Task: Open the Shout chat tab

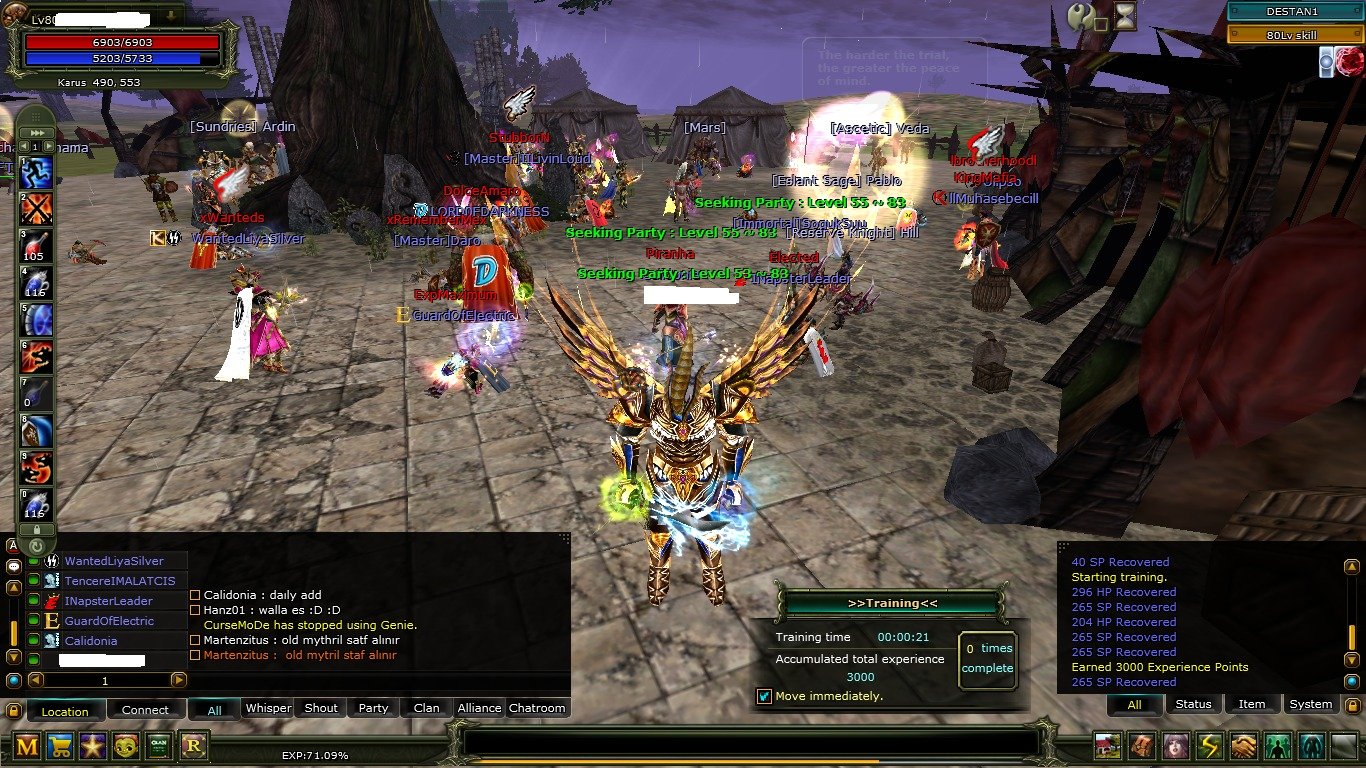Action: [321, 708]
